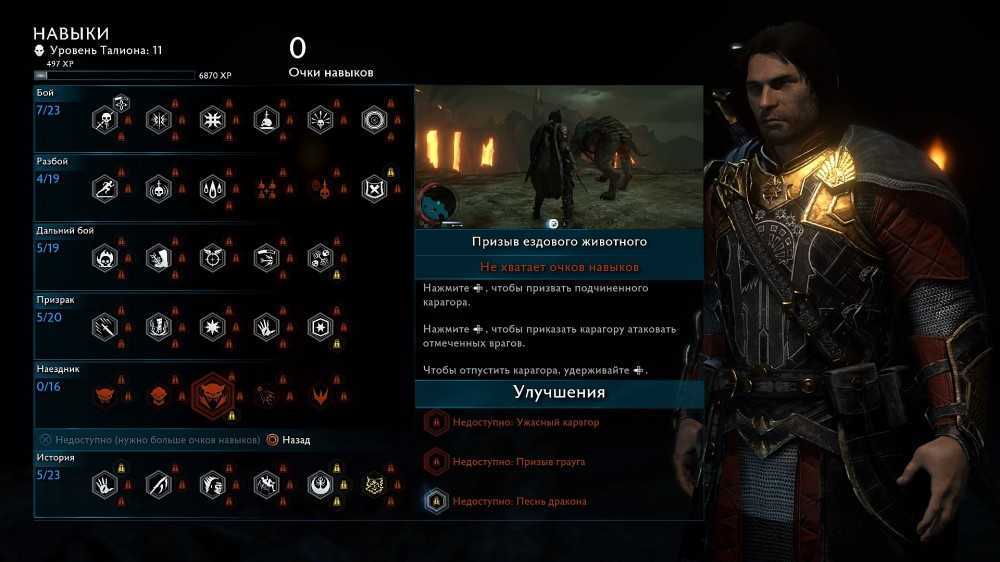Select the multiple skulls skill in Дальний бой
Screen dimensions: 1000x562
point(320,258)
